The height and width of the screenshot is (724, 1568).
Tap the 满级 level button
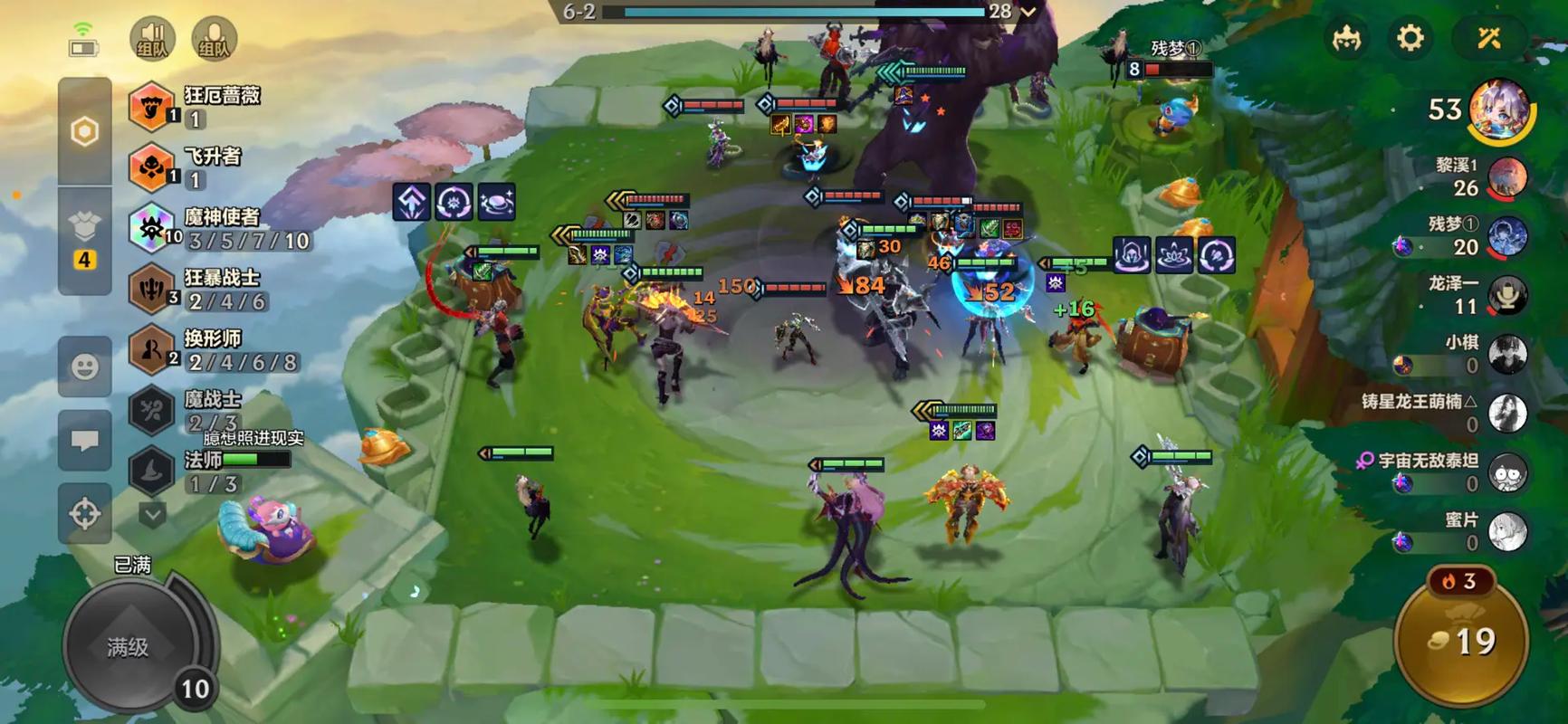click(129, 646)
